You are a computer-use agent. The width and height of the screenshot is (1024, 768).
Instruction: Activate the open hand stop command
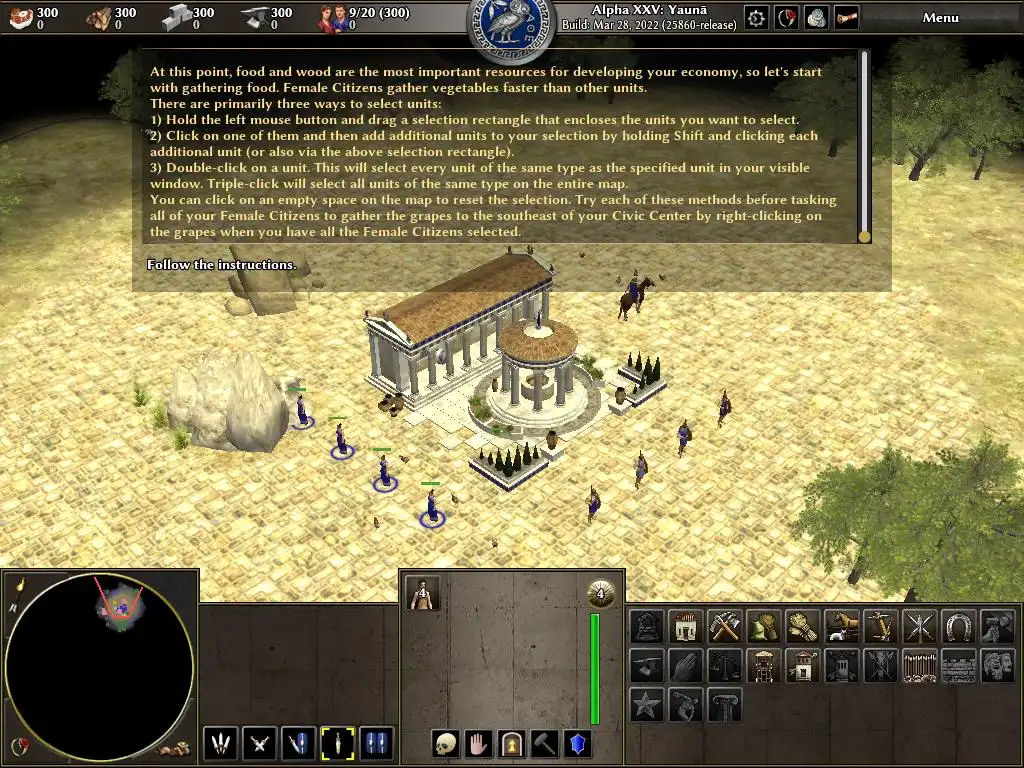pyautogui.click(x=478, y=744)
